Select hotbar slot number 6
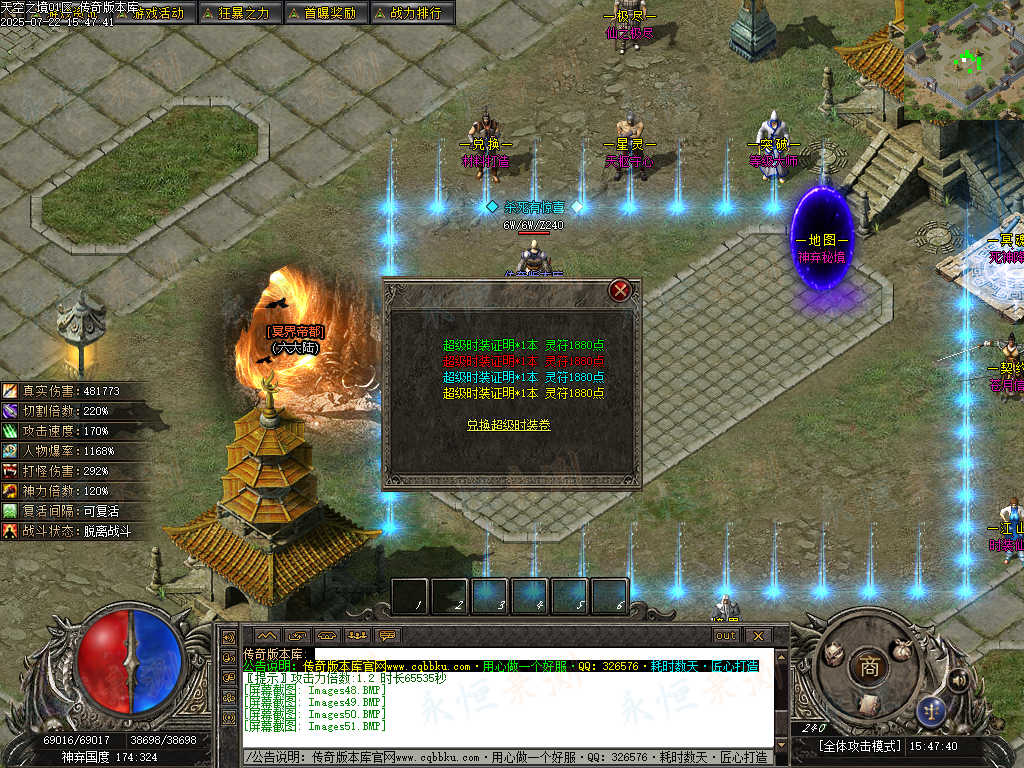Image resolution: width=1024 pixels, height=768 pixels. pos(610,596)
